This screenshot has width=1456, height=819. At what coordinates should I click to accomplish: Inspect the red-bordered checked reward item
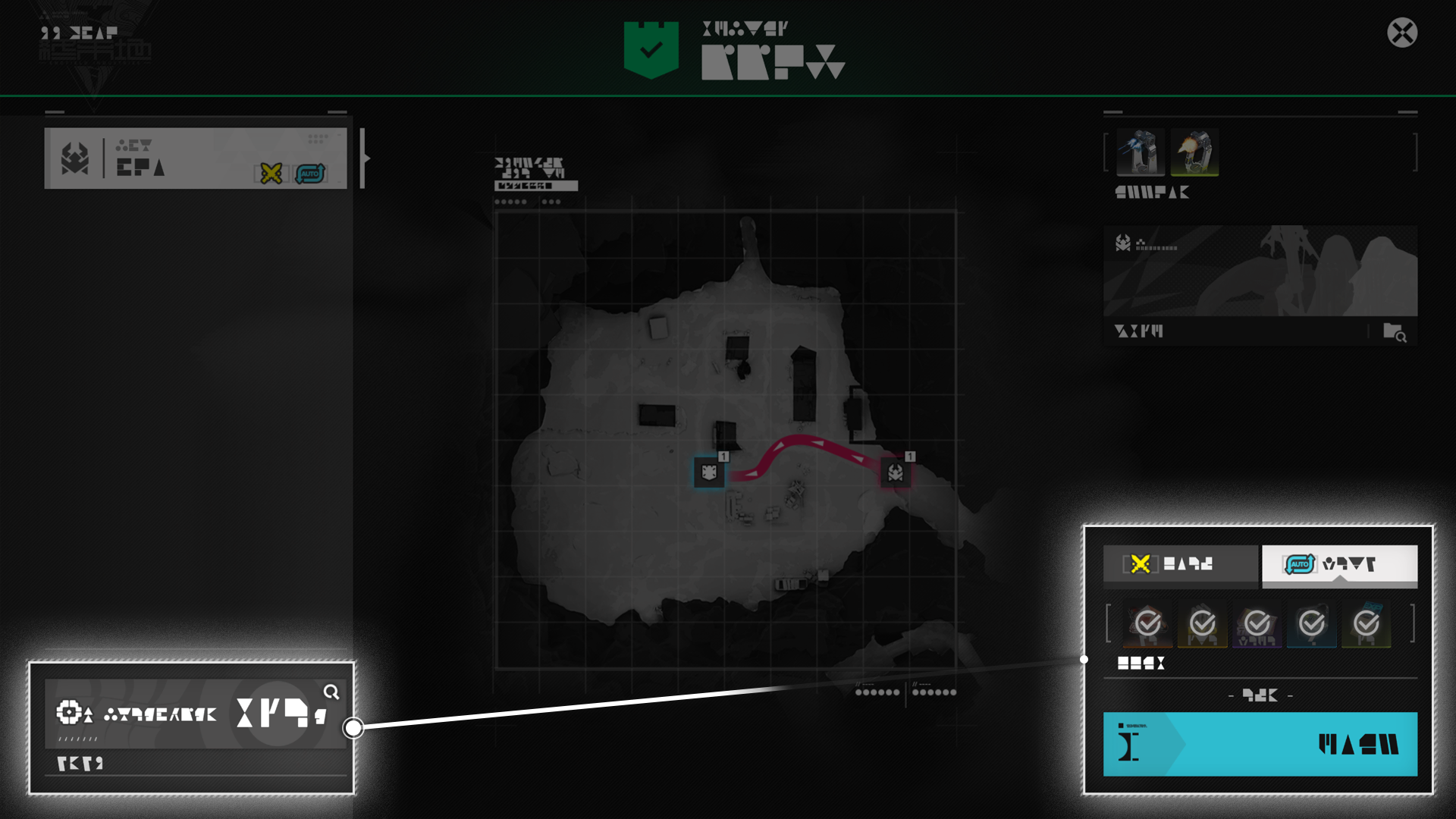click(1147, 625)
